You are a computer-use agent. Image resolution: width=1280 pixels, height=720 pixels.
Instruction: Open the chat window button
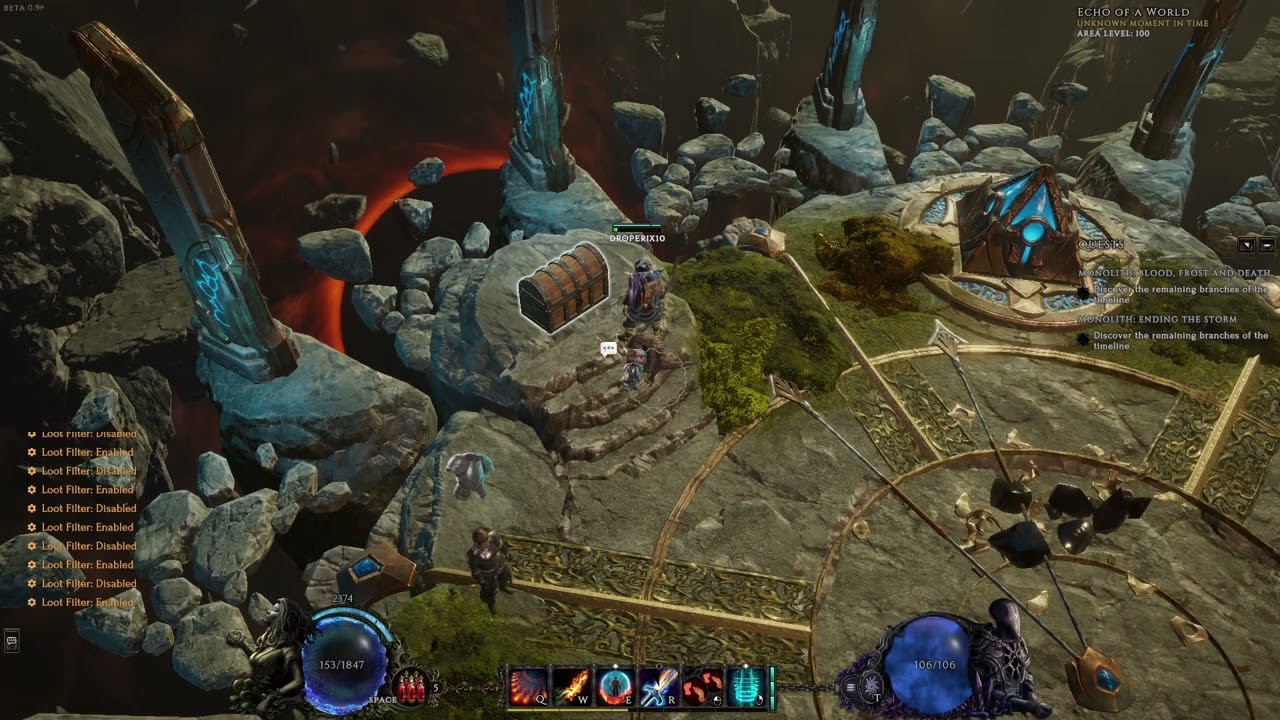[x=12, y=639]
